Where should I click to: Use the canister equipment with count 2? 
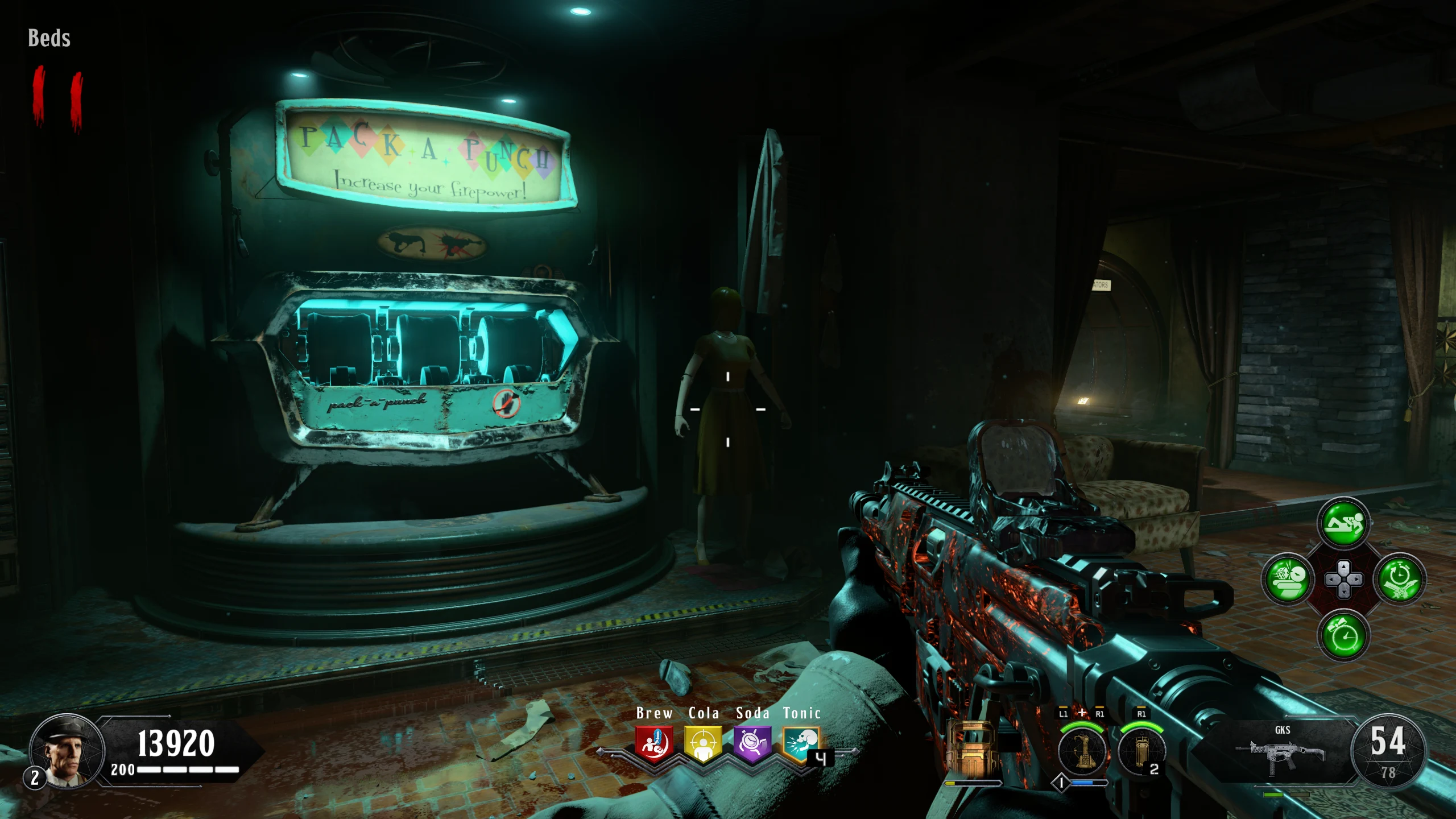(x=1140, y=751)
